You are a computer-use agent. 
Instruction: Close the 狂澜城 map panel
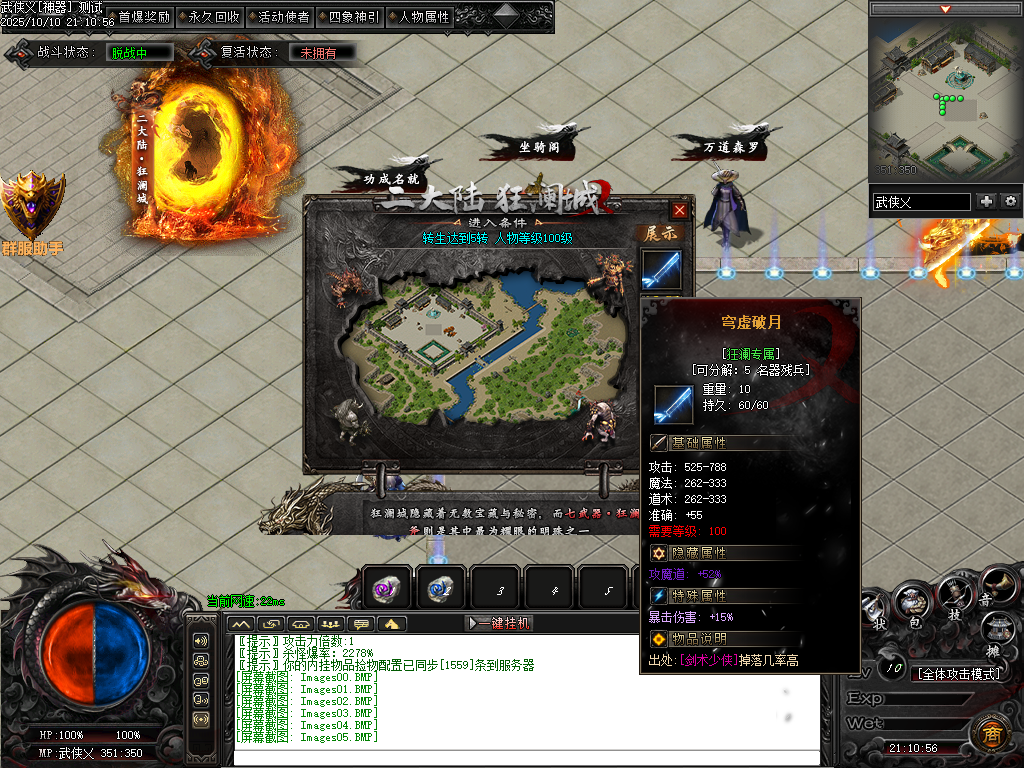(680, 211)
